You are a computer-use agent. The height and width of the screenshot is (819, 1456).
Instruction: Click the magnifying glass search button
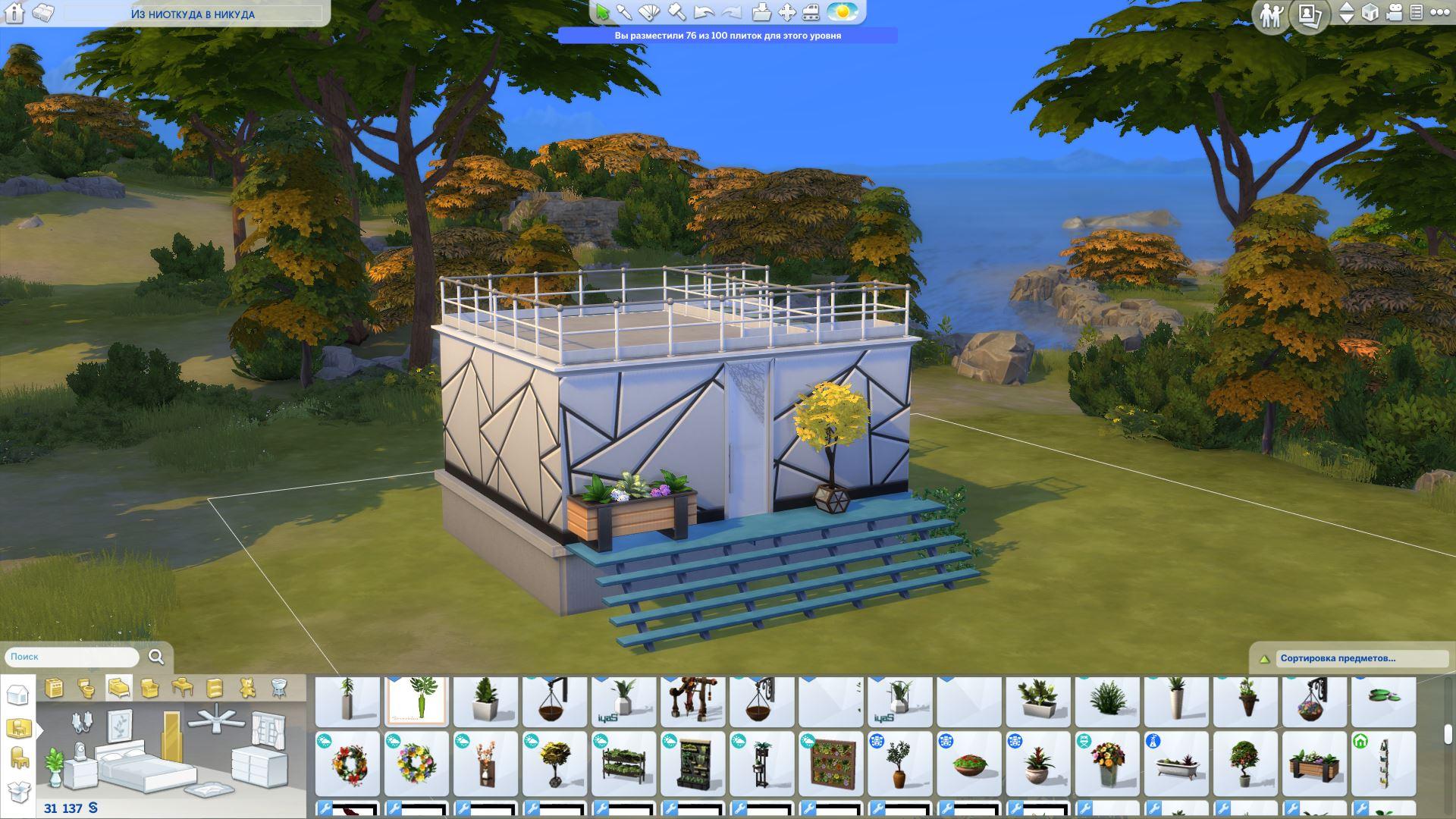[x=156, y=657]
